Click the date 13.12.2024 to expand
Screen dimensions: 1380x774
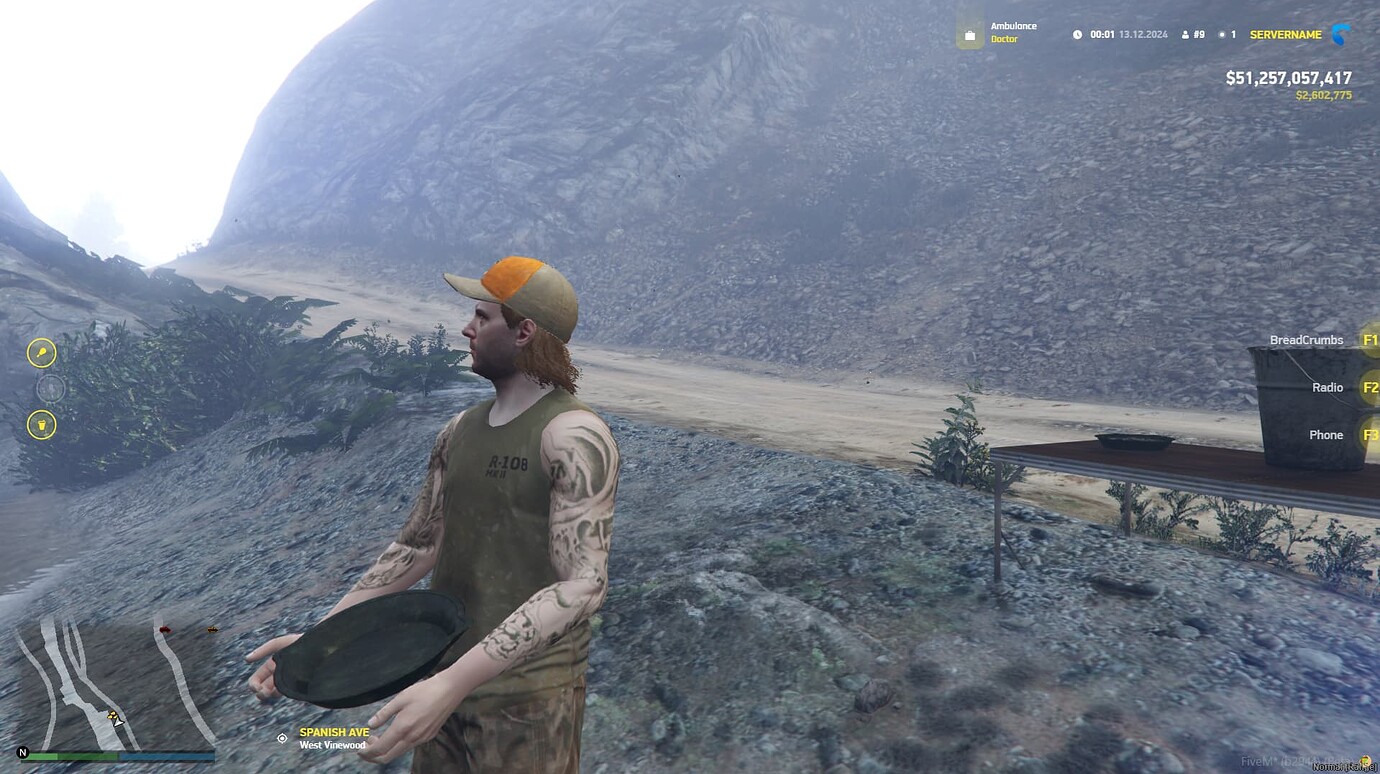(1143, 33)
